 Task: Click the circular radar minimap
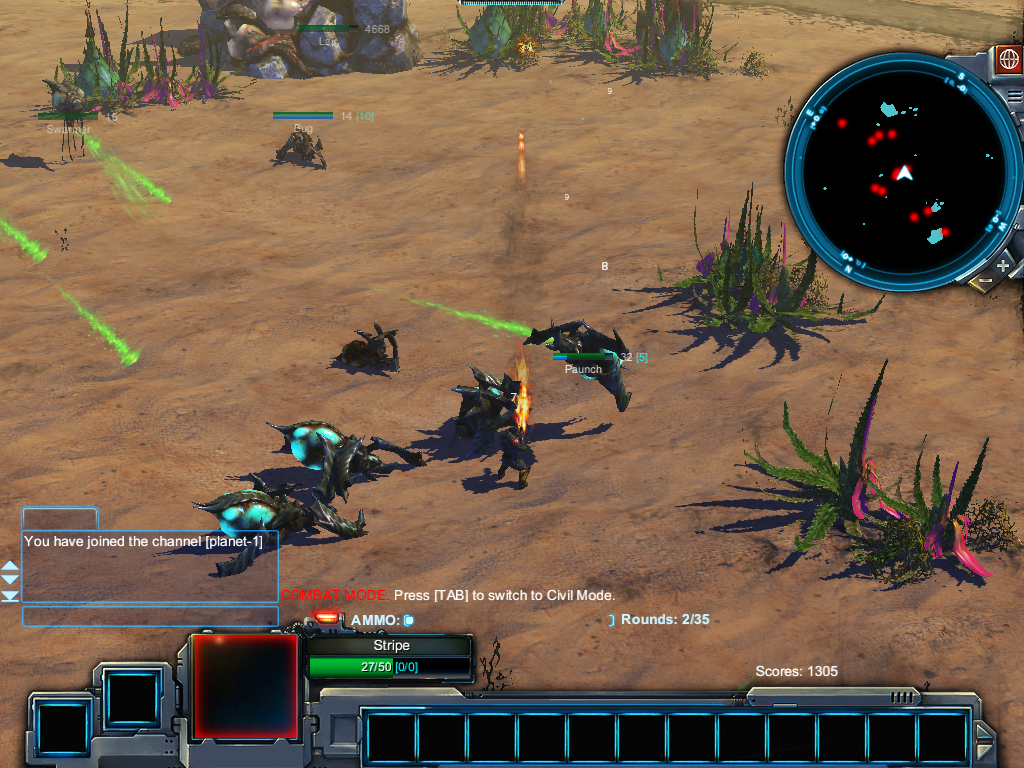(903, 173)
